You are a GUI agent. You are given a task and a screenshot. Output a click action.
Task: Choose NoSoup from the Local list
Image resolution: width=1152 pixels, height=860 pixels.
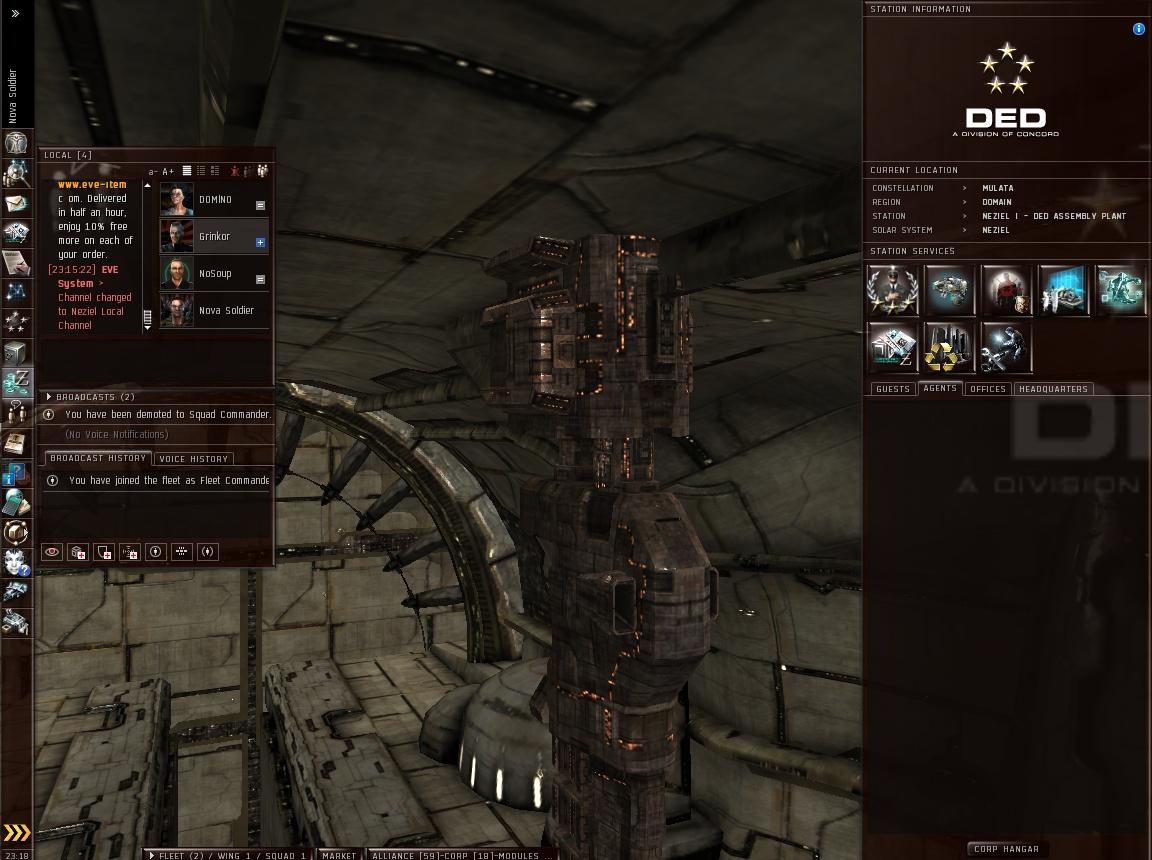pyautogui.click(x=214, y=274)
